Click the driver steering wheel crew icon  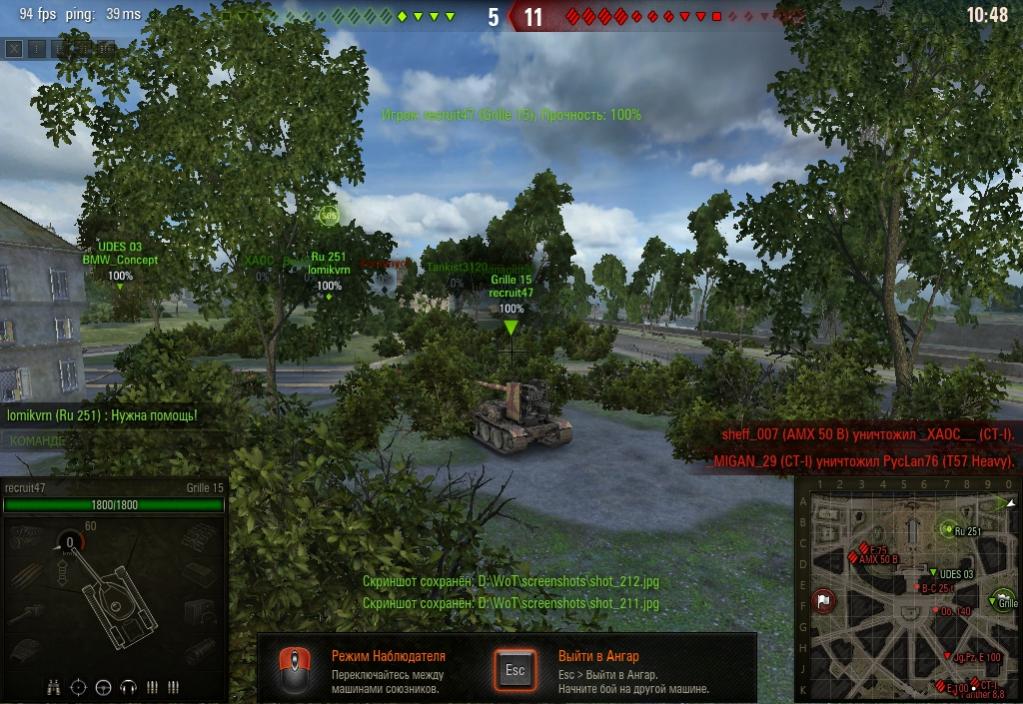pos(103,687)
